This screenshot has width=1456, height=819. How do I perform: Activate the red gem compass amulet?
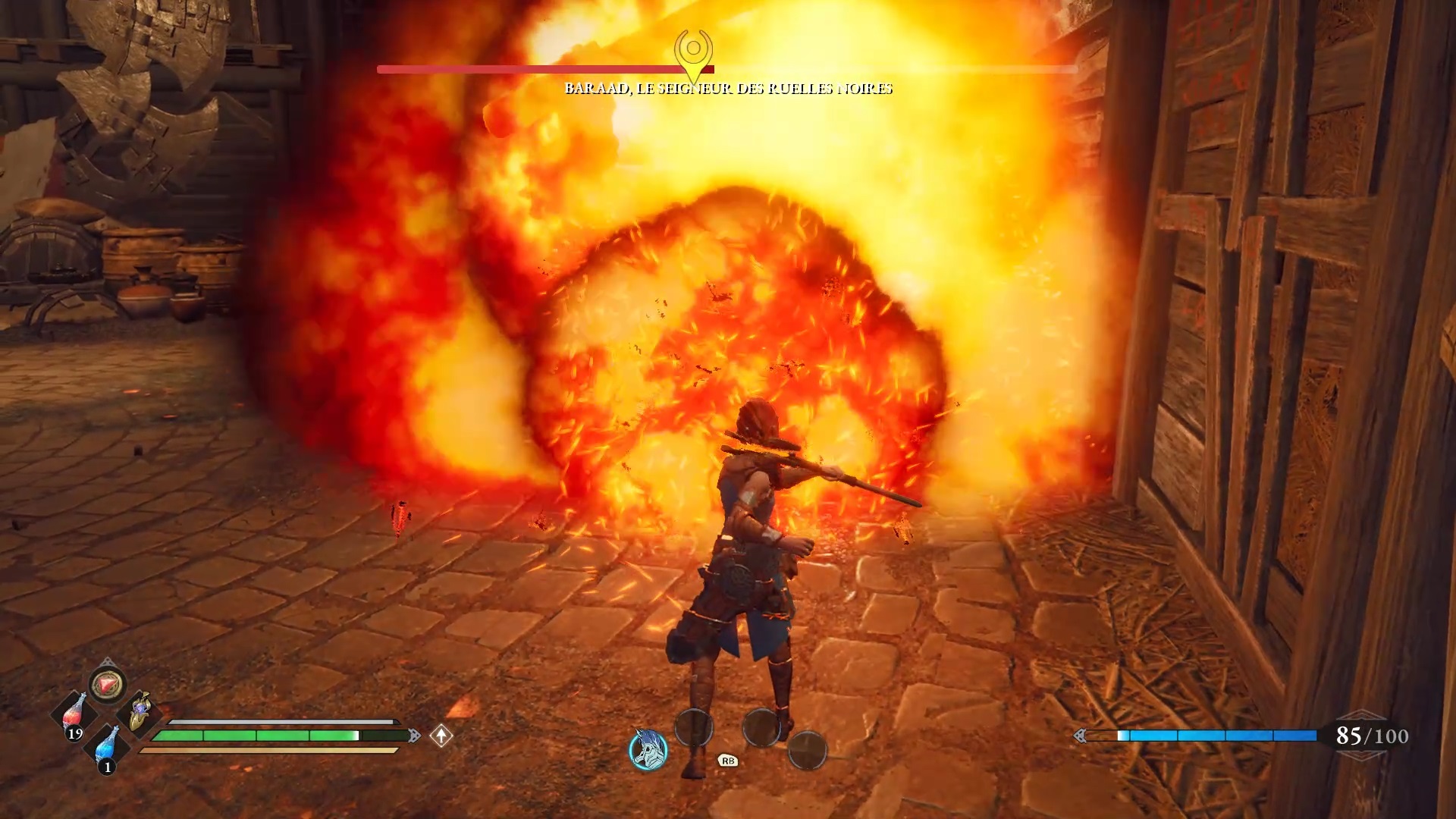tap(108, 685)
